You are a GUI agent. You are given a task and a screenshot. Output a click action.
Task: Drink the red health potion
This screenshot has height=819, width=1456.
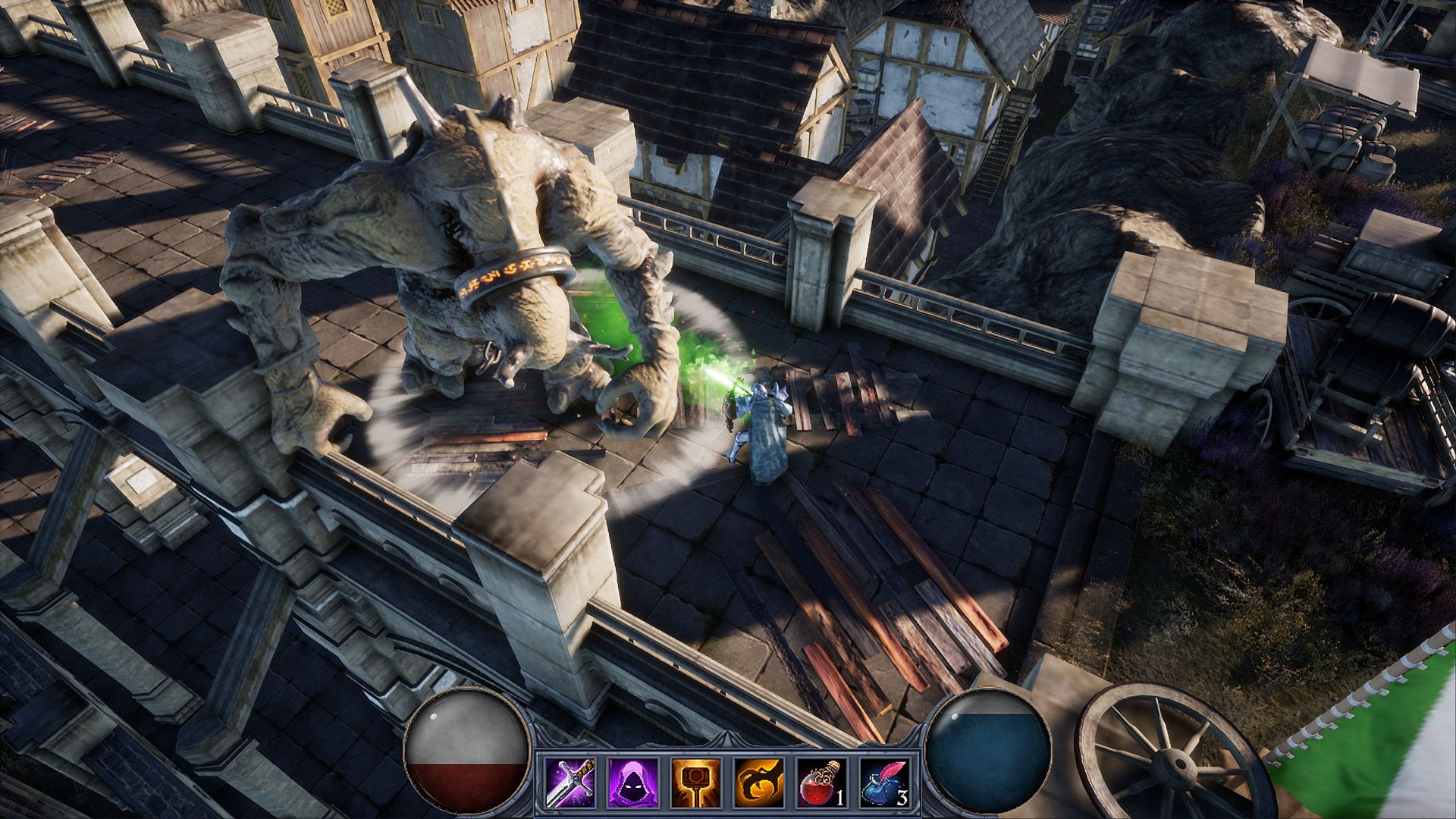[822, 783]
